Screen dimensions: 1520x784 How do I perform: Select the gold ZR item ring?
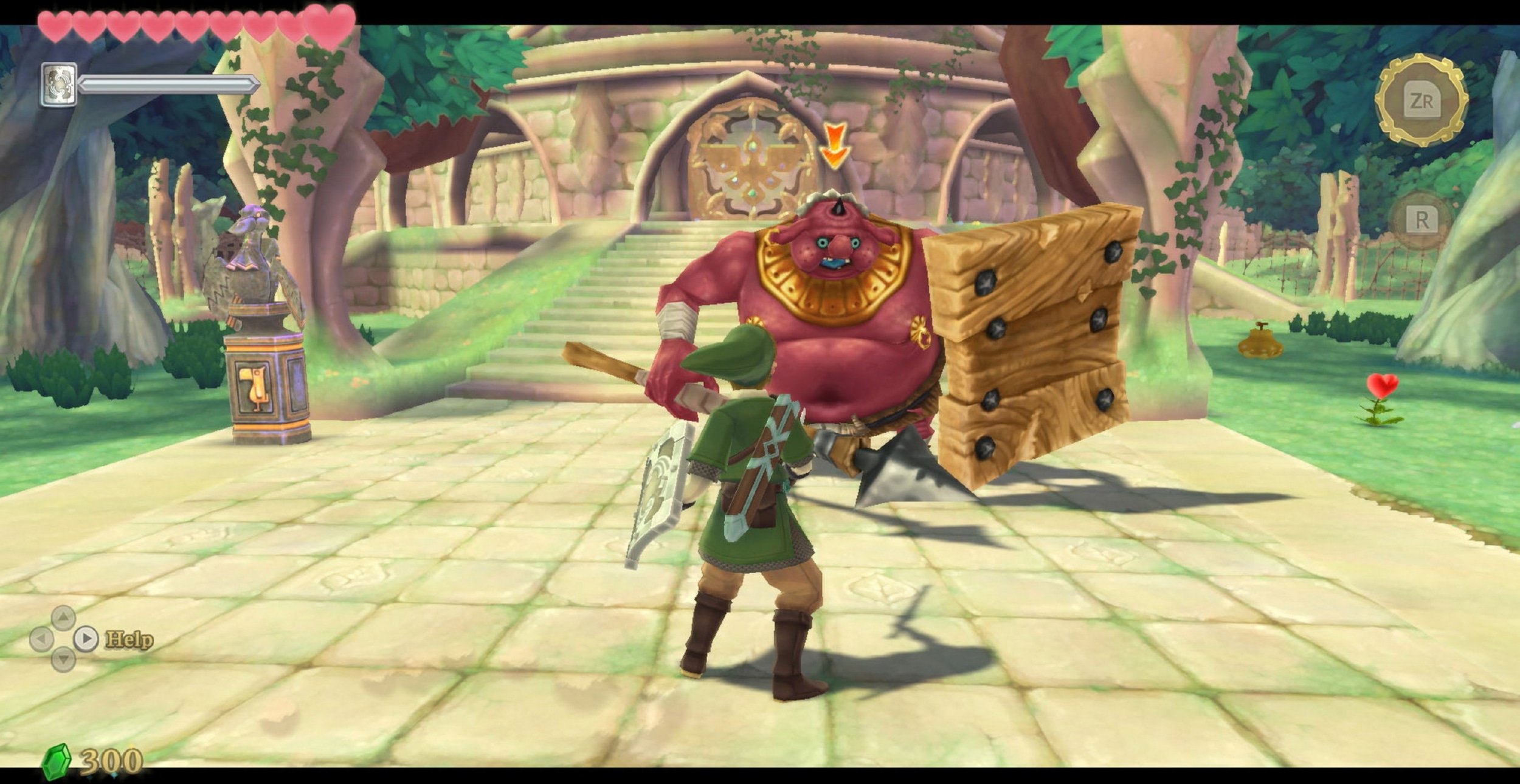click(x=1422, y=100)
